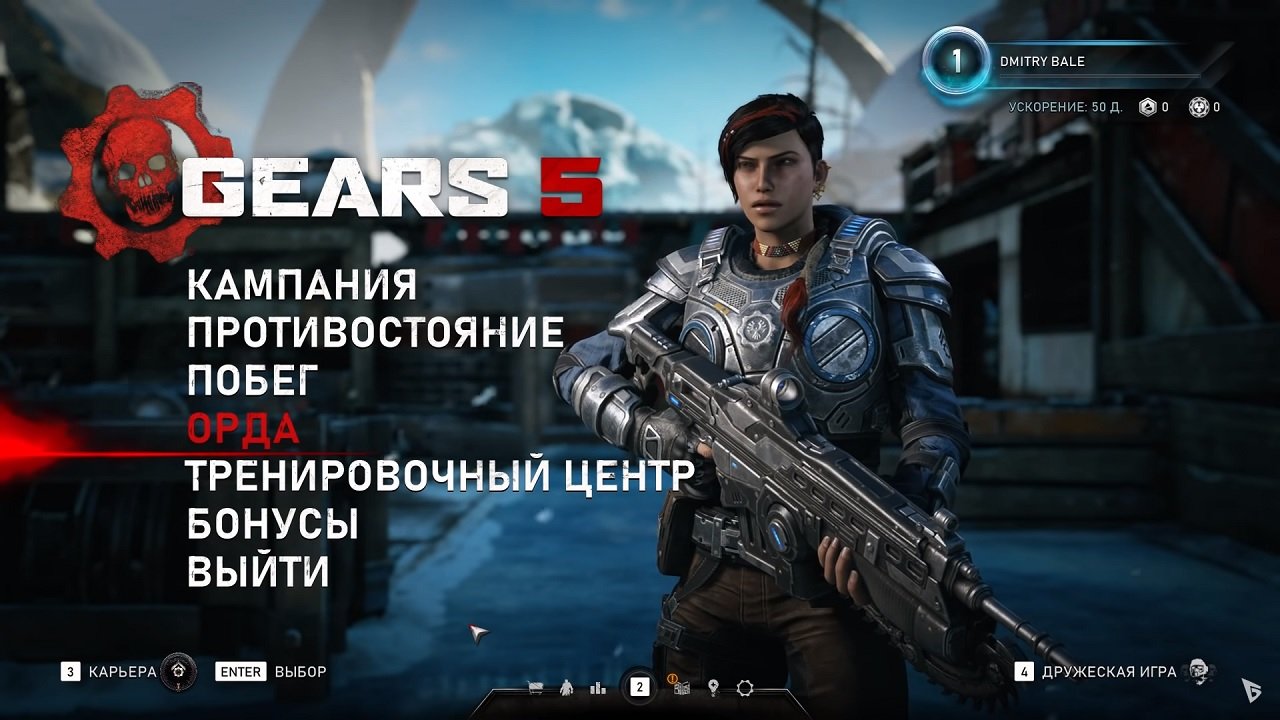This screenshot has height=720, width=1280.
Task: Open the news icon with alert badge
Action: (682, 688)
